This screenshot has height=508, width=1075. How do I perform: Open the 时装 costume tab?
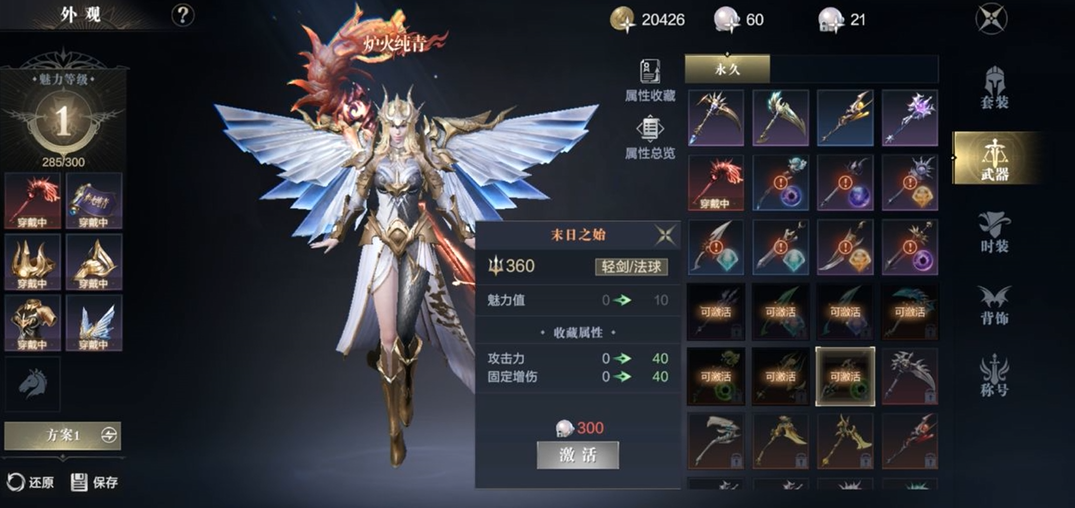995,233
